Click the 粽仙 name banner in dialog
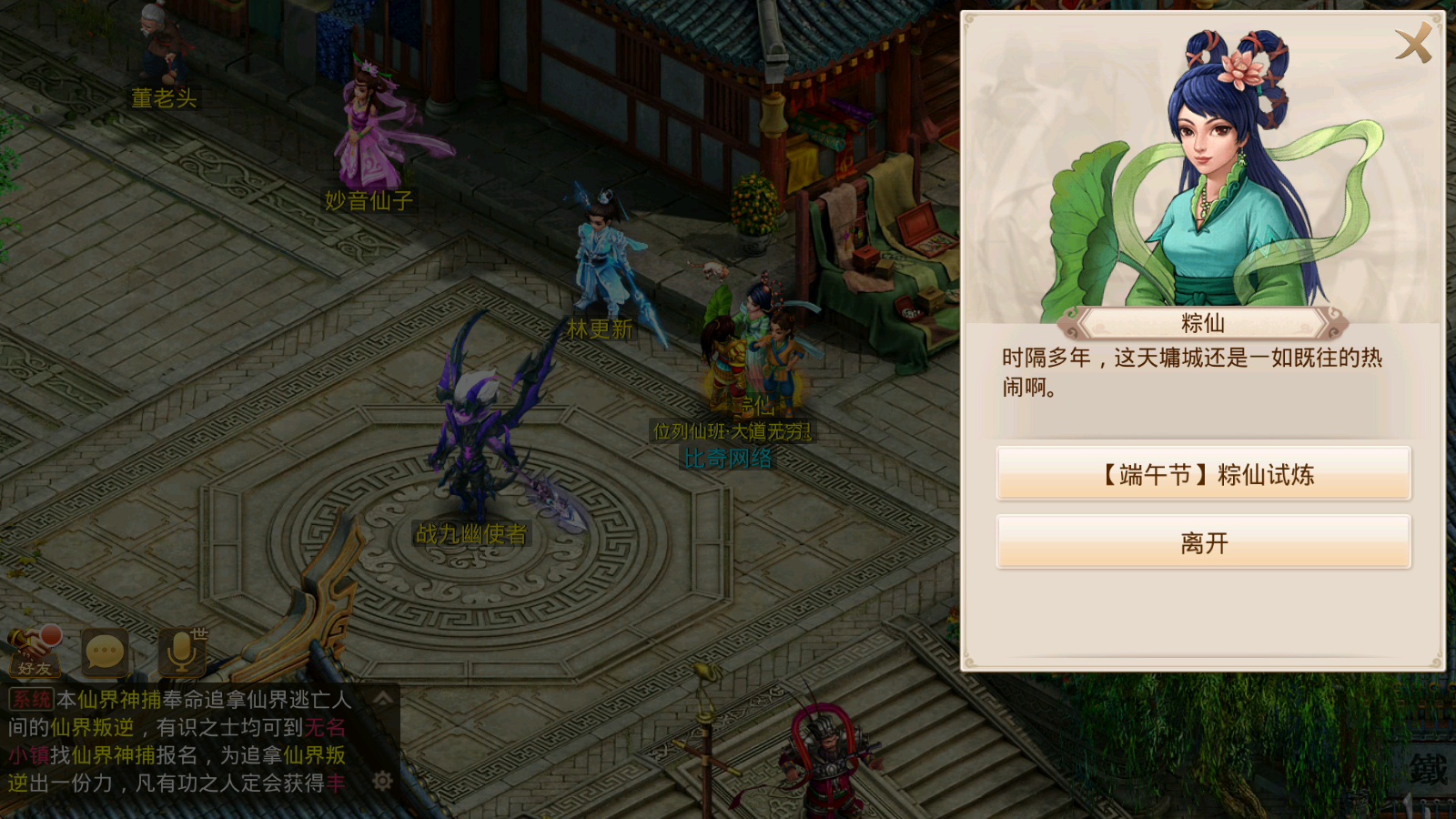Image resolution: width=1456 pixels, height=819 pixels. click(1201, 321)
